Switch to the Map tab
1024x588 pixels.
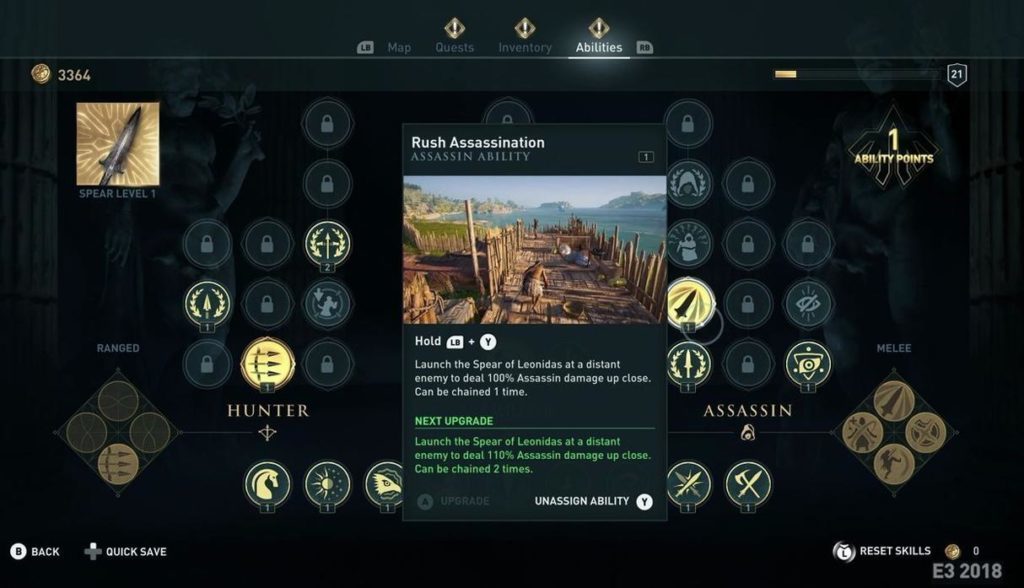pos(398,47)
